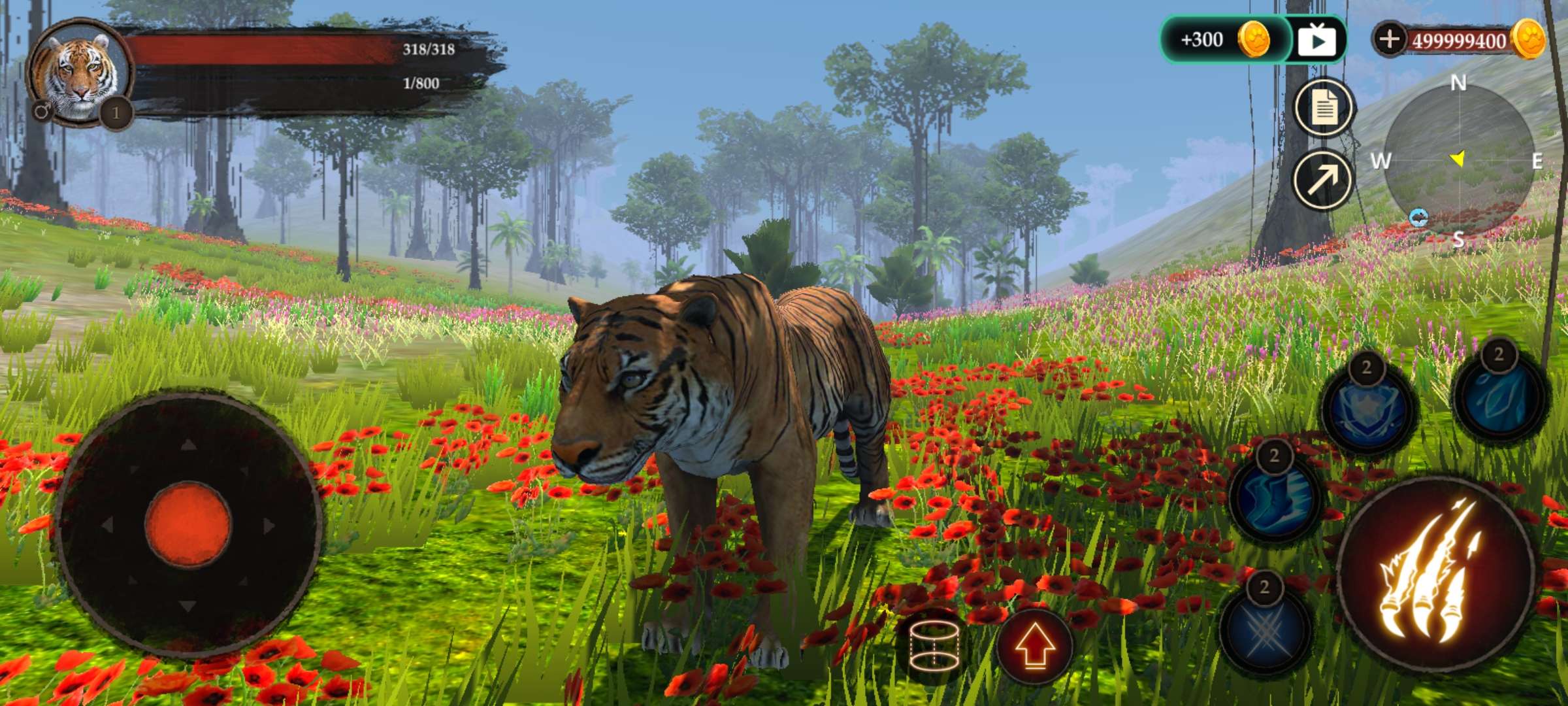Open the document quest log icon

click(1324, 108)
